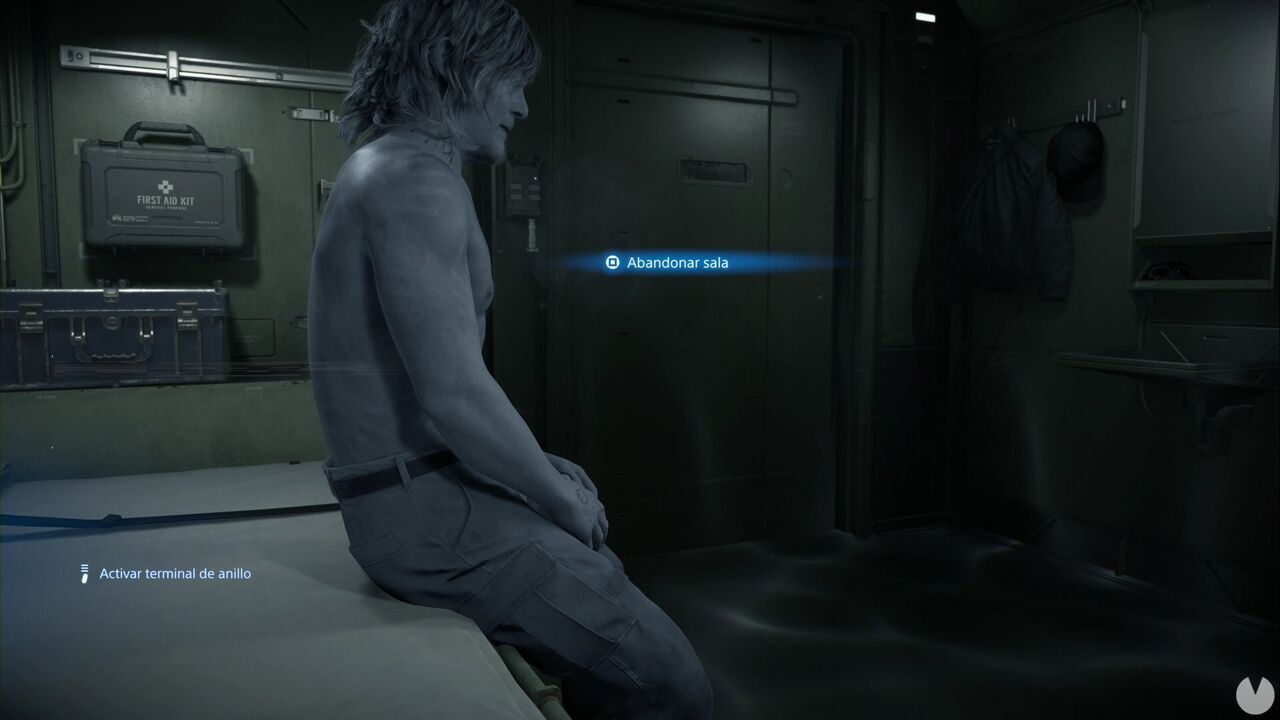Select the blue storage case on the shelf
This screenshot has height=720, width=1280.
point(110,335)
